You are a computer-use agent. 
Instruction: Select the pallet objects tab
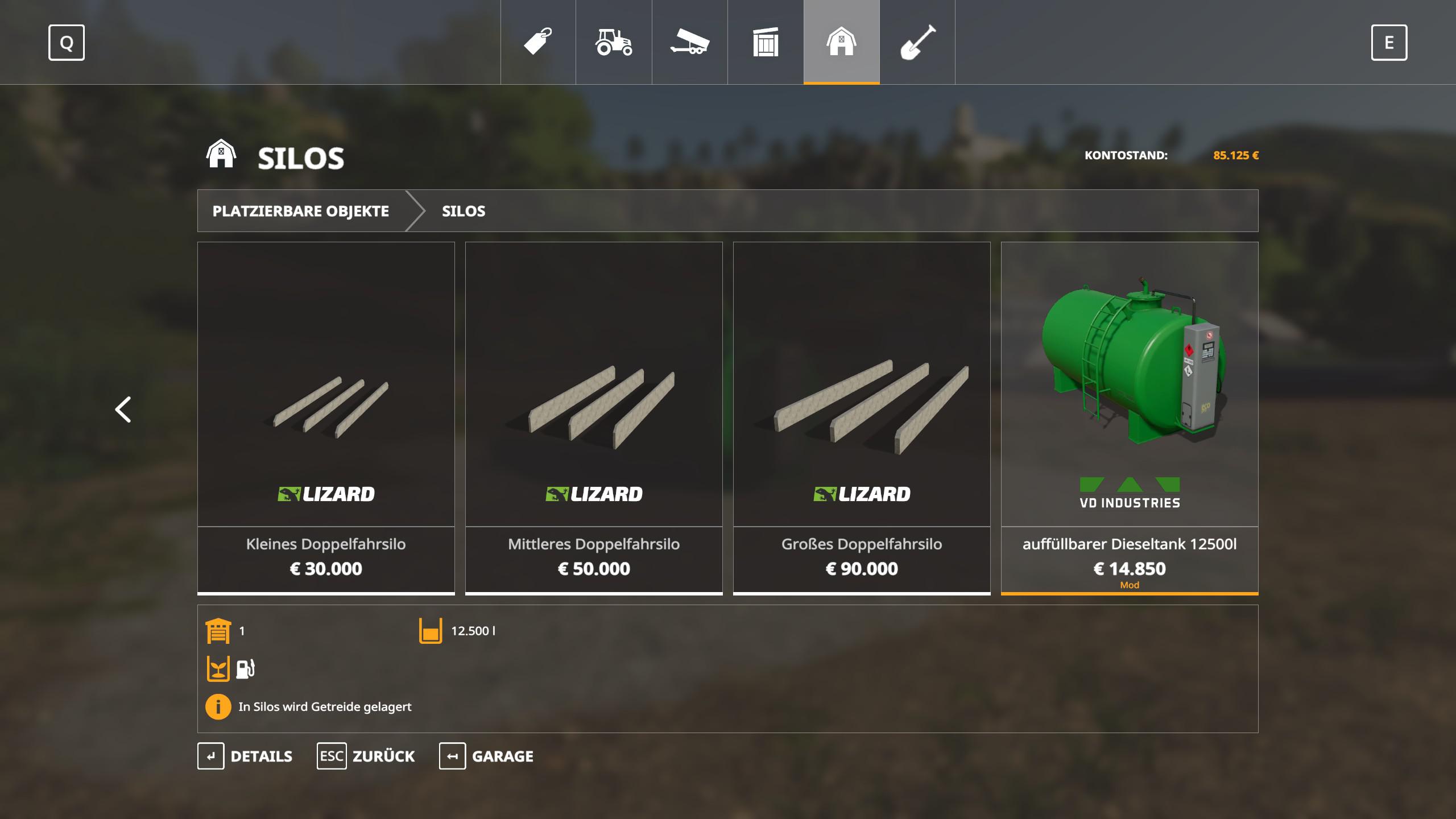(x=766, y=42)
